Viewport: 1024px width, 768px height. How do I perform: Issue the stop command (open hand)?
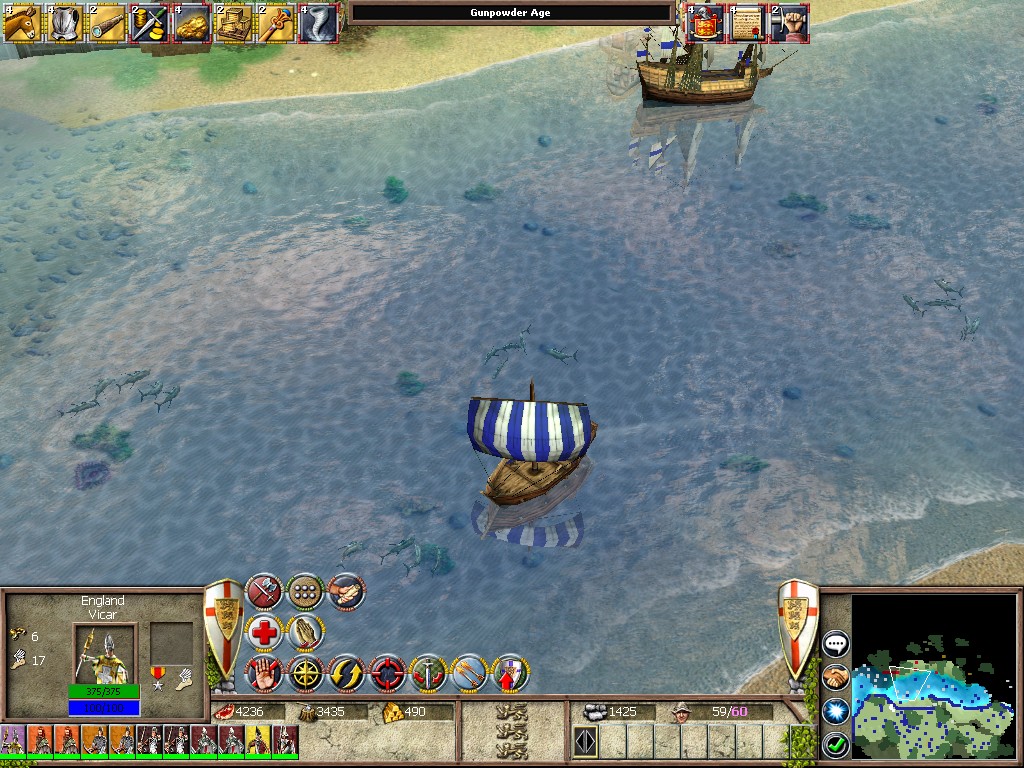pos(264,674)
